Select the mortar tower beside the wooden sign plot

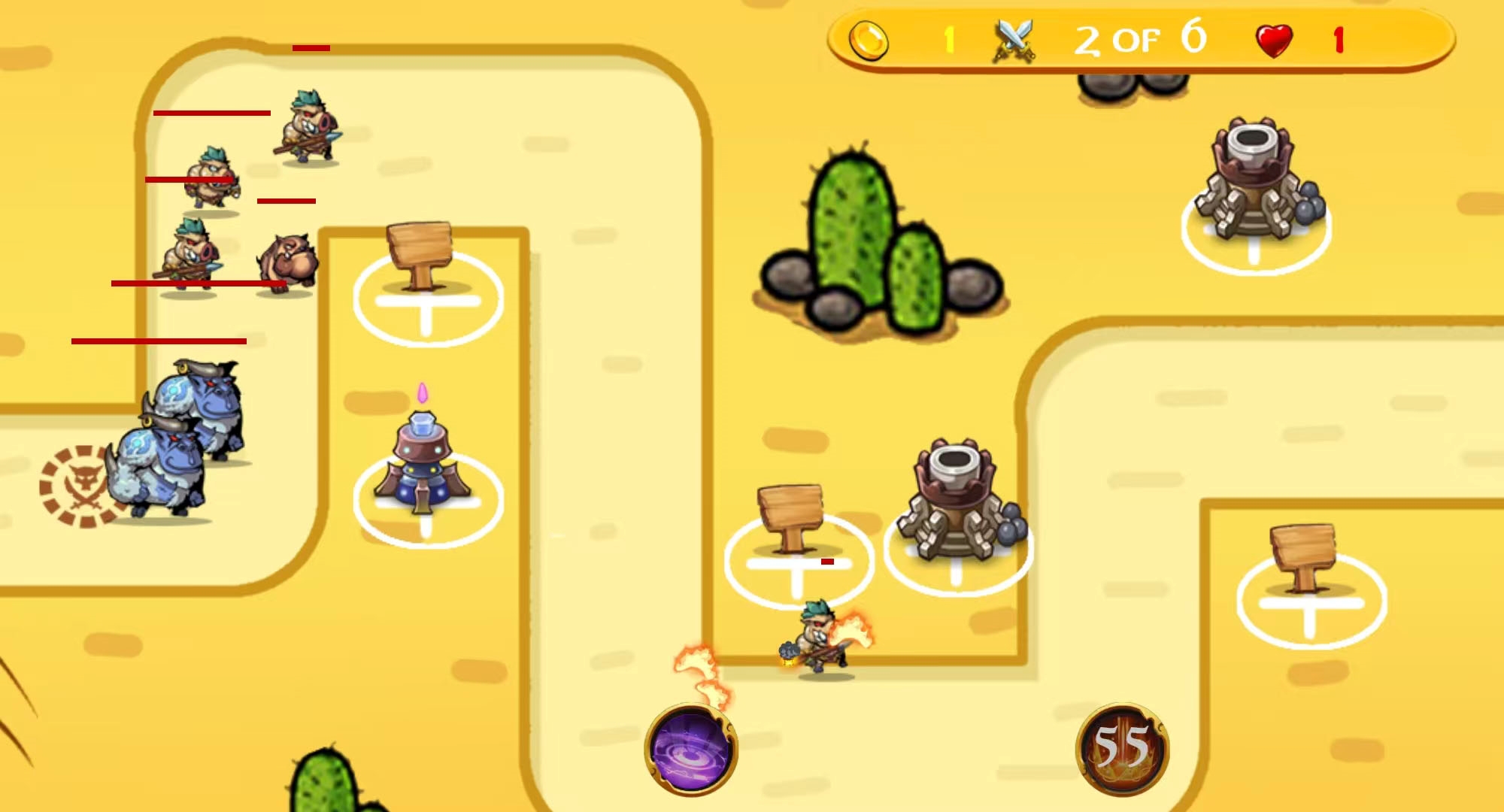coord(960,507)
